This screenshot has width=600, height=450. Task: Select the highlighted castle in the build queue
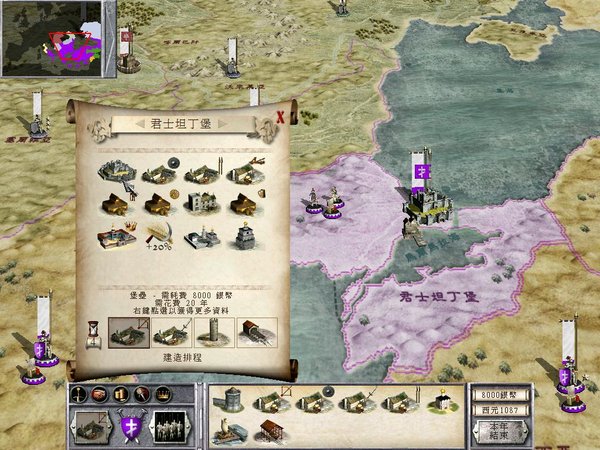click(x=127, y=331)
